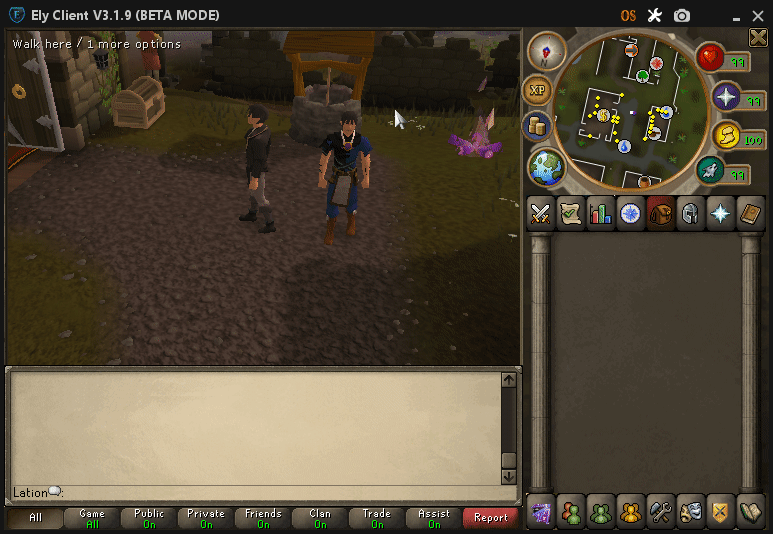
Task: Close the interface with the X button
Action: pos(758,37)
